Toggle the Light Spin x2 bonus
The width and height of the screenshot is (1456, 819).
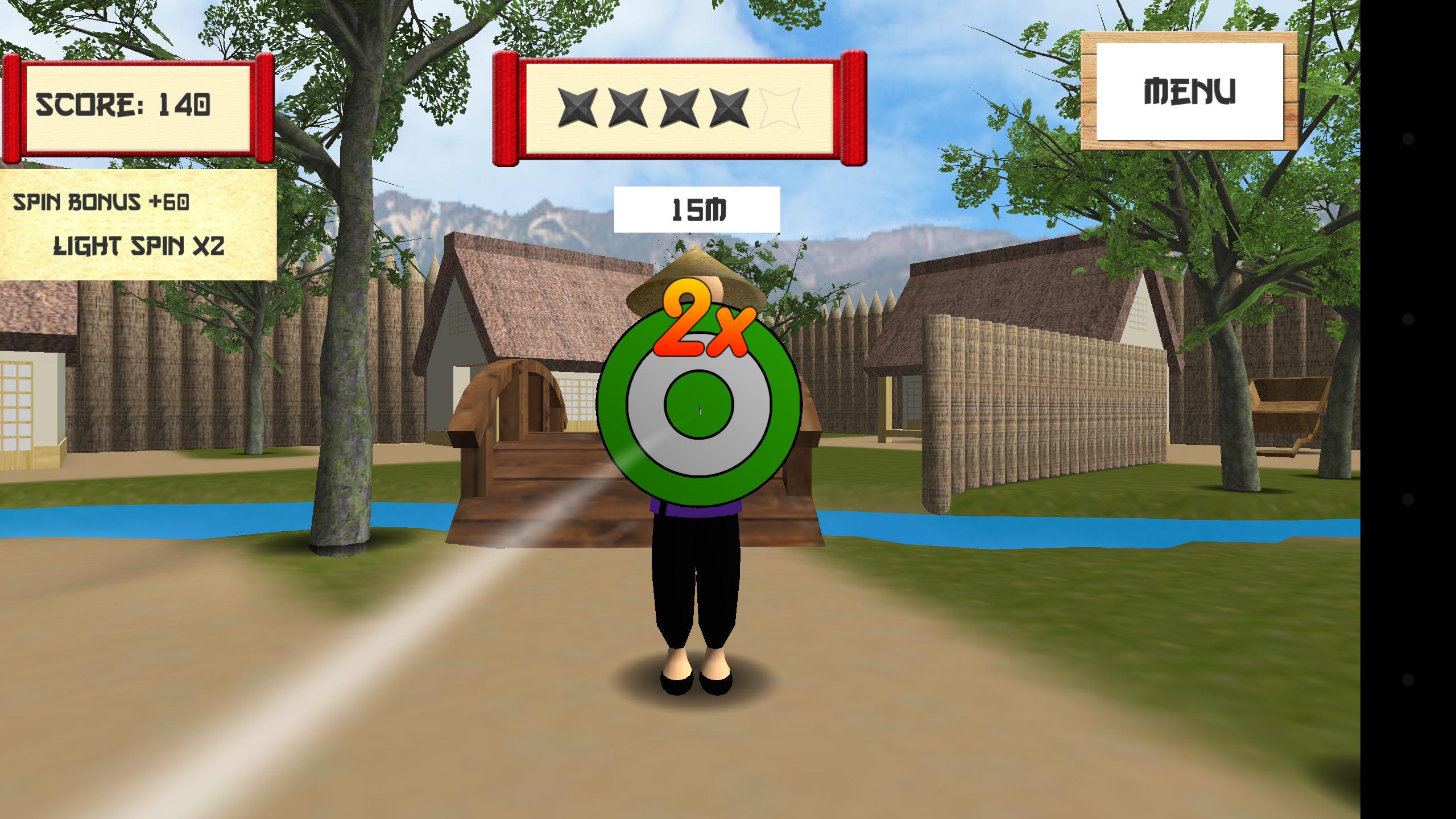pyautogui.click(x=139, y=245)
